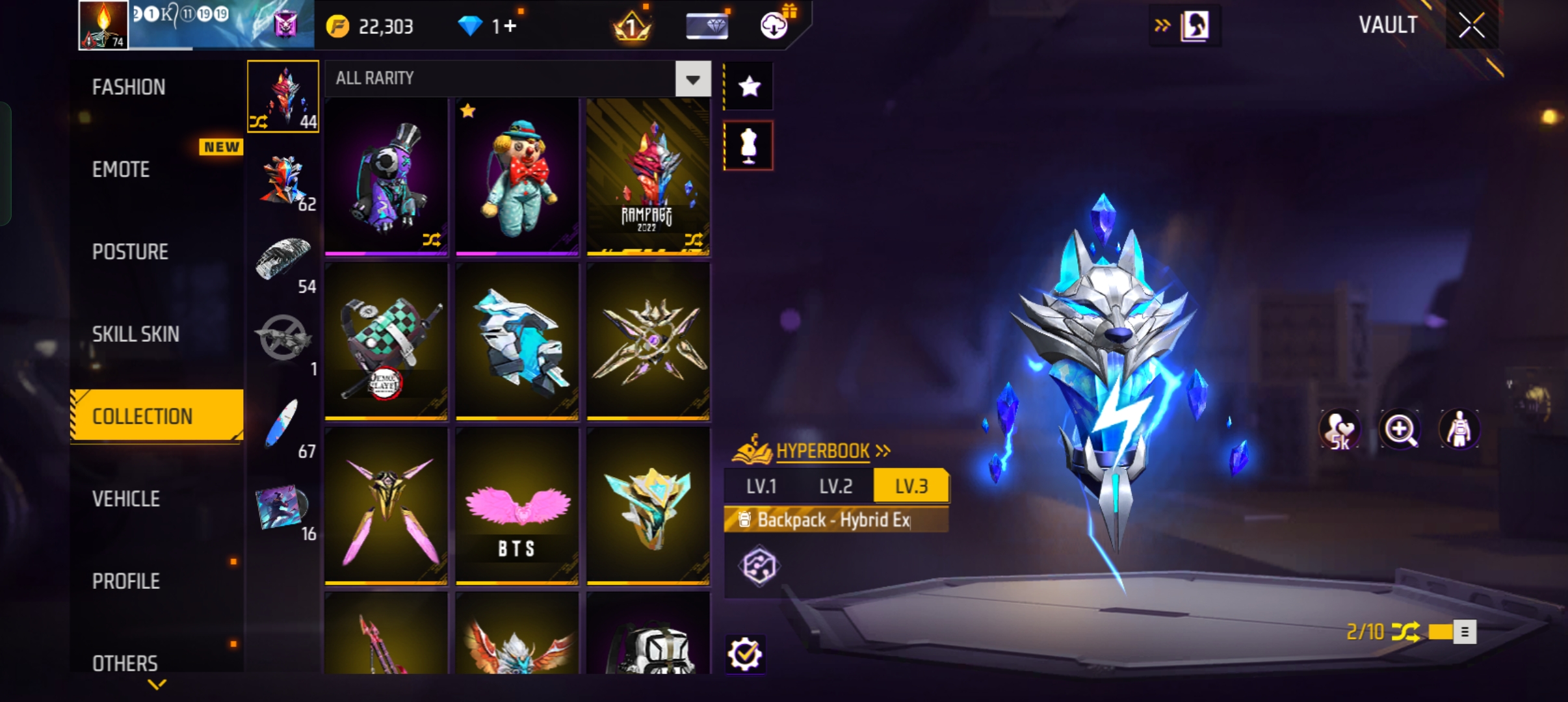This screenshot has width=1568, height=702.
Task: Click the gold coin balance
Action: point(371,27)
